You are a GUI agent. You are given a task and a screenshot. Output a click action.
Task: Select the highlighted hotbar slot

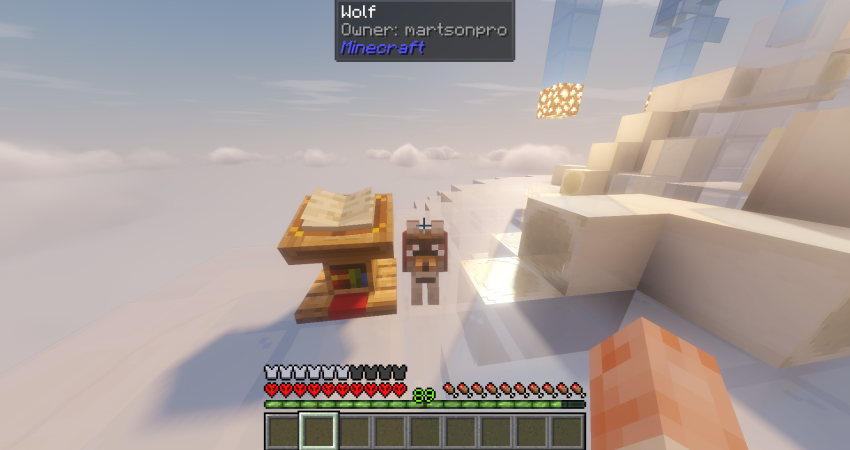pos(319,431)
